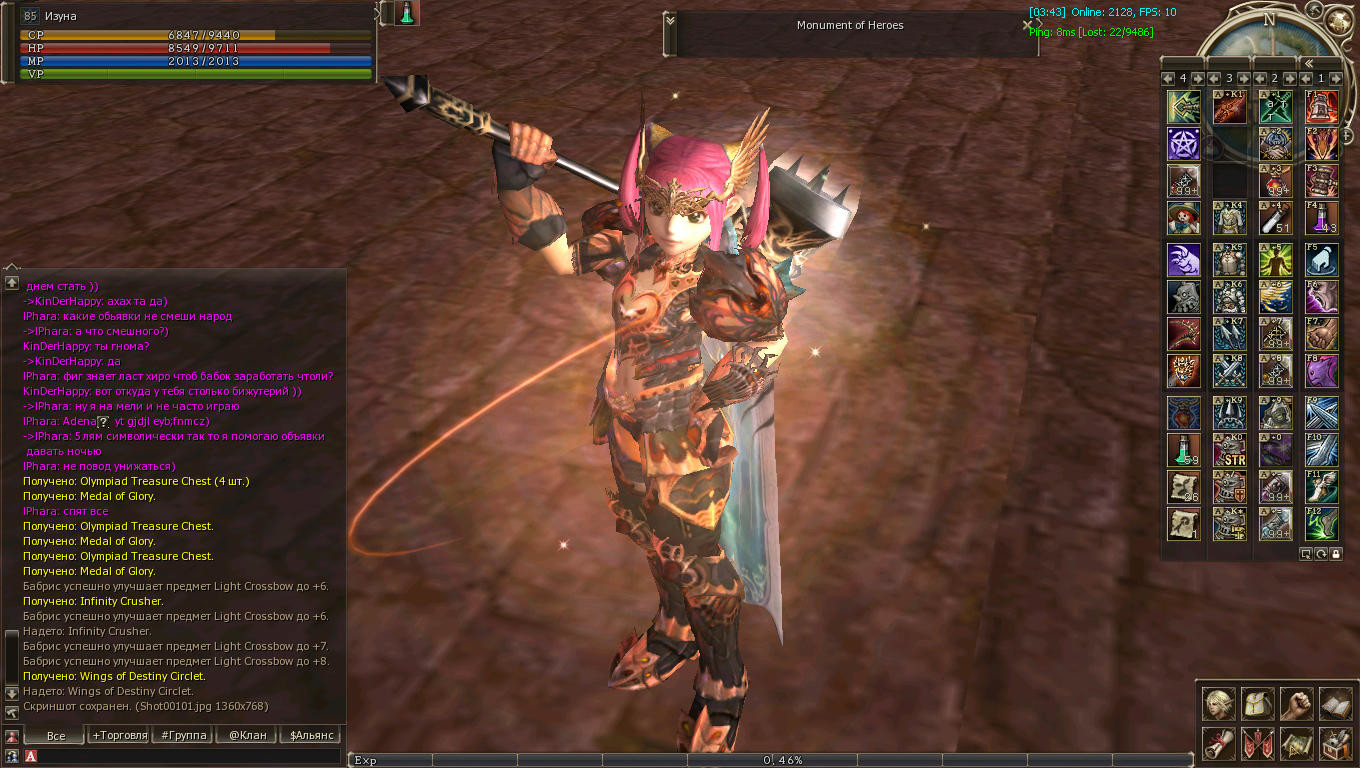Close the Monument of Heroes target window

click(1027, 25)
